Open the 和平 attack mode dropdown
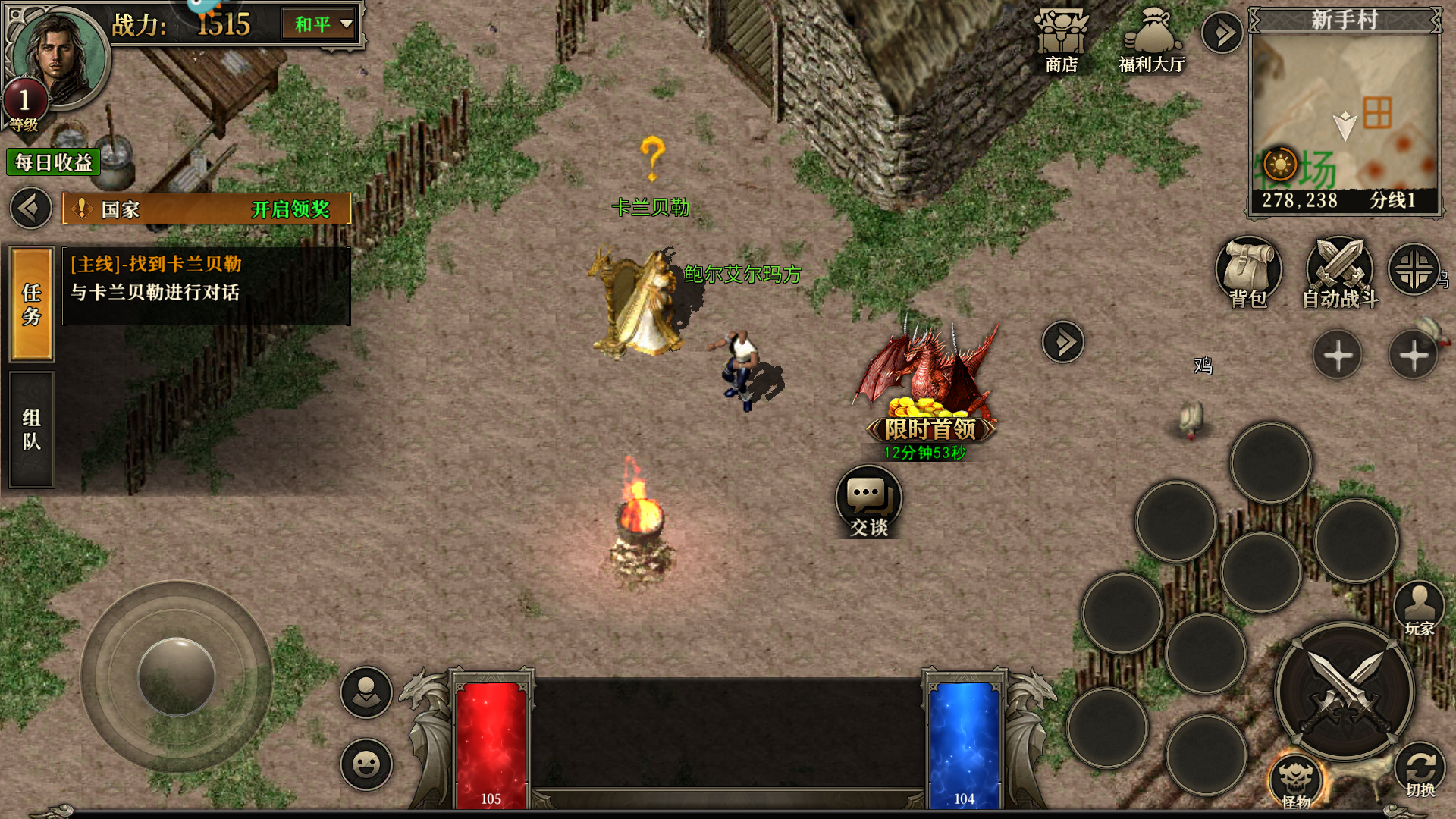The width and height of the screenshot is (1456, 819). click(322, 24)
